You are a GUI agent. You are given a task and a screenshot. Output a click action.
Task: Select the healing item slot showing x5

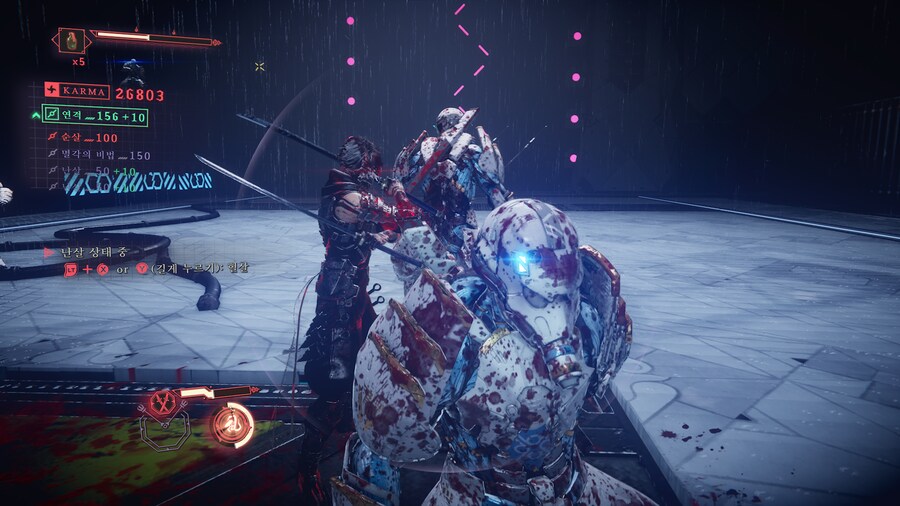pos(73,41)
